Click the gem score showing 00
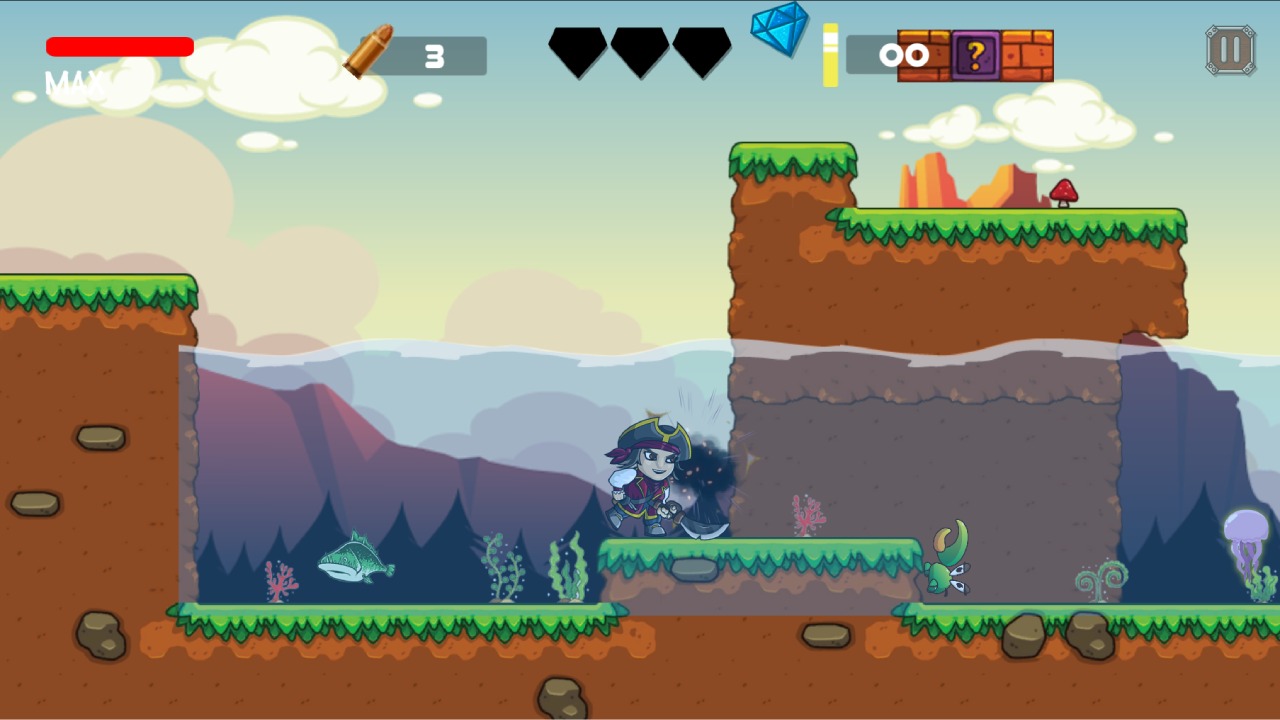 (x=905, y=55)
